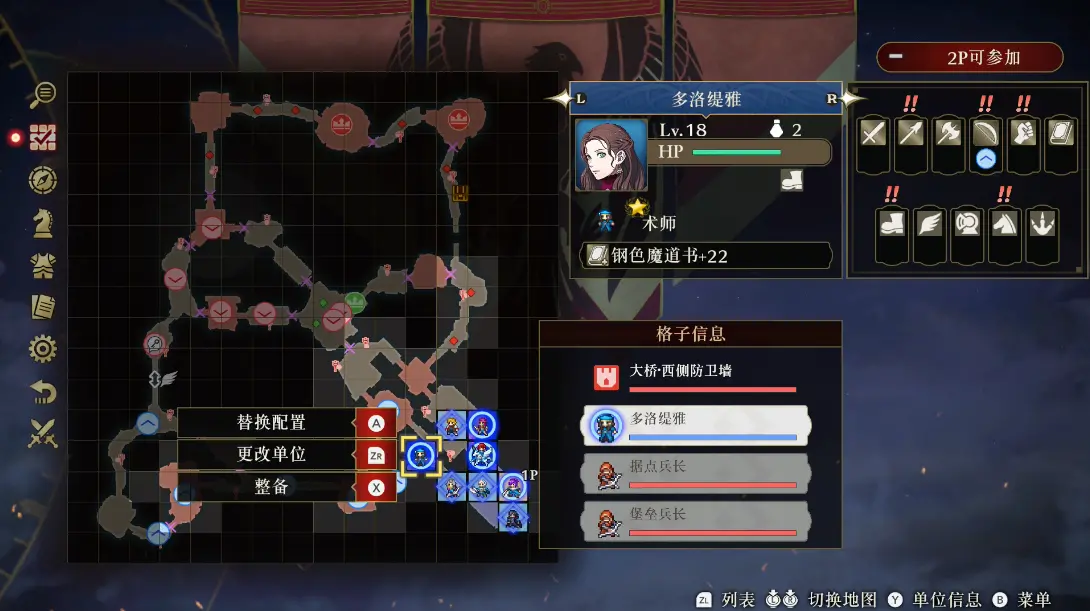Image resolution: width=1090 pixels, height=611 pixels.
Task: Select the highlighted unit on the yellow-bracketed tile
Action: 421,455
